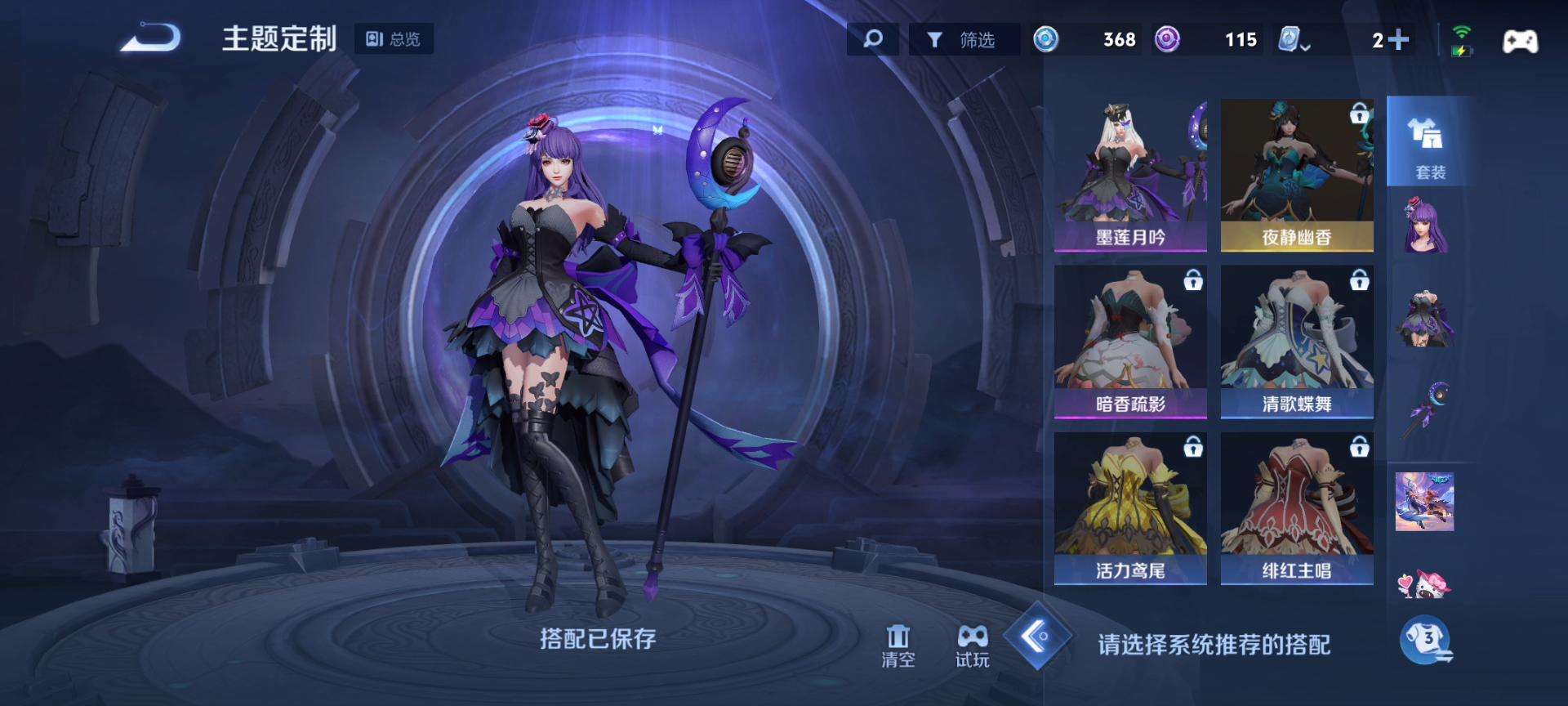Clear the outfit with 清空
Image resolution: width=1568 pixels, height=706 pixels.
pyautogui.click(x=898, y=646)
